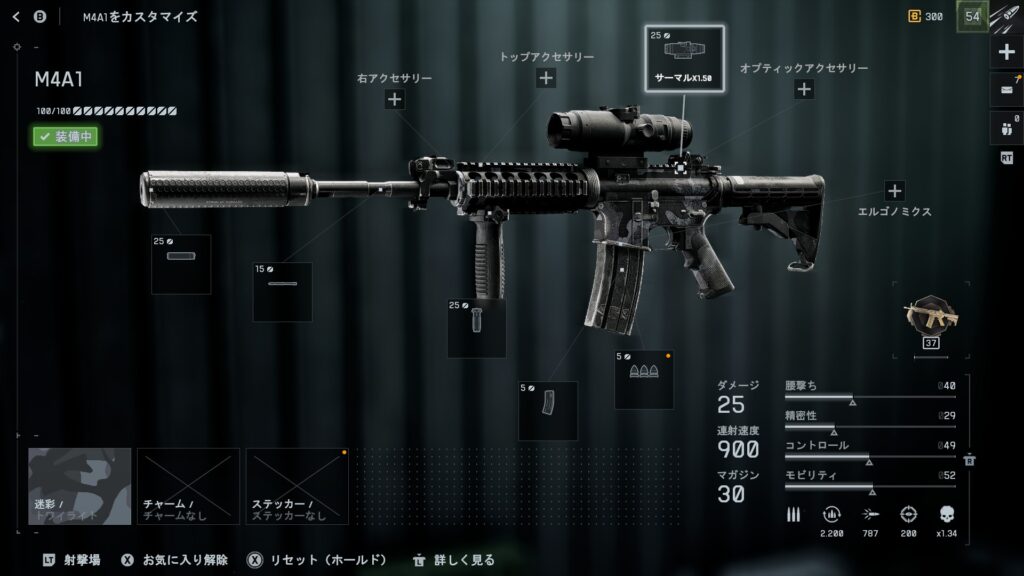Click the green equipped status badge
Image resolution: width=1024 pixels, height=576 pixels.
(65, 137)
